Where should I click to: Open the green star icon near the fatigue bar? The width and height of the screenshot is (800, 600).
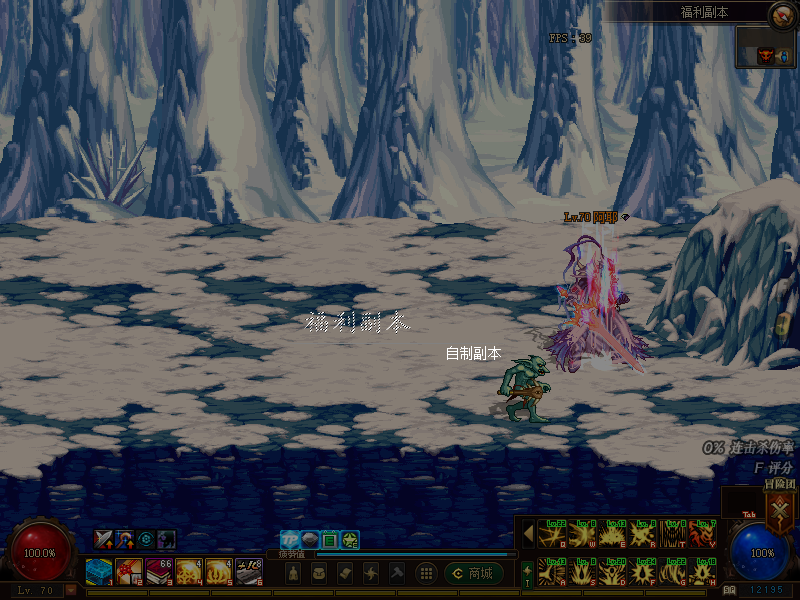(x=350, y=540)
